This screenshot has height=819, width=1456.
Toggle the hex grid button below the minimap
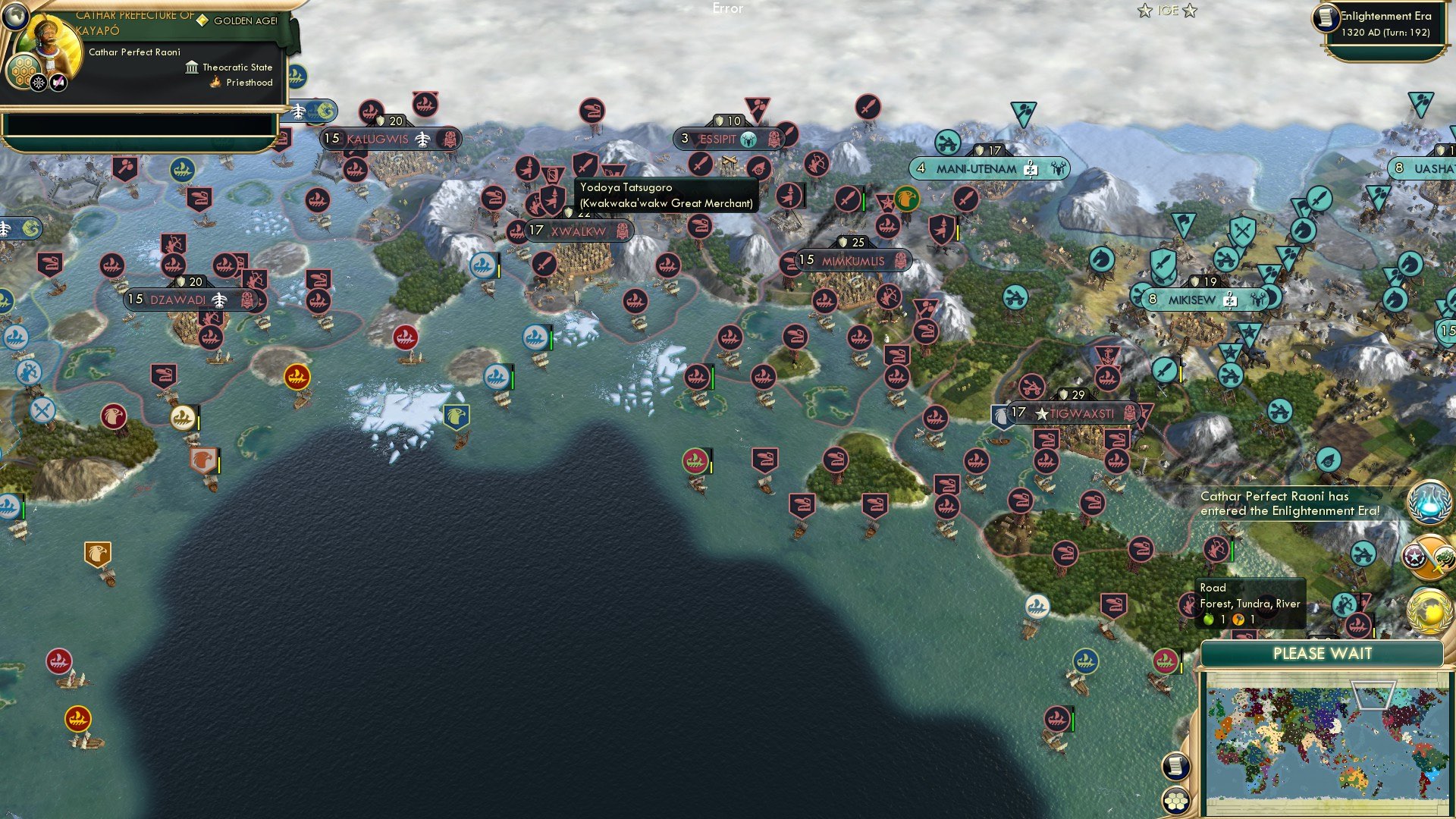(x=1176, y=801)
